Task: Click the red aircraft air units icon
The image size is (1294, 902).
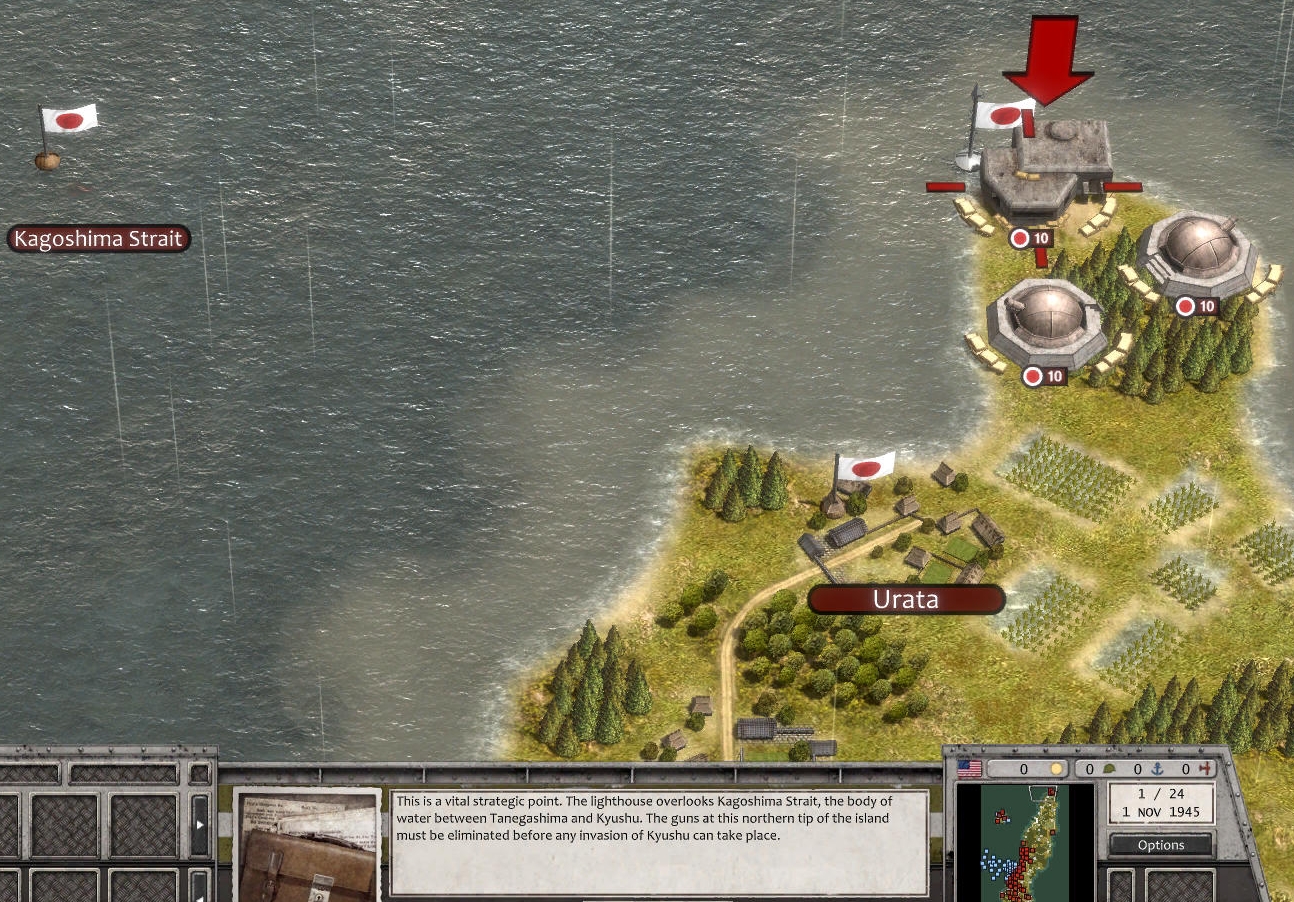Action: pyautogui.click(x=1205, y=768)
